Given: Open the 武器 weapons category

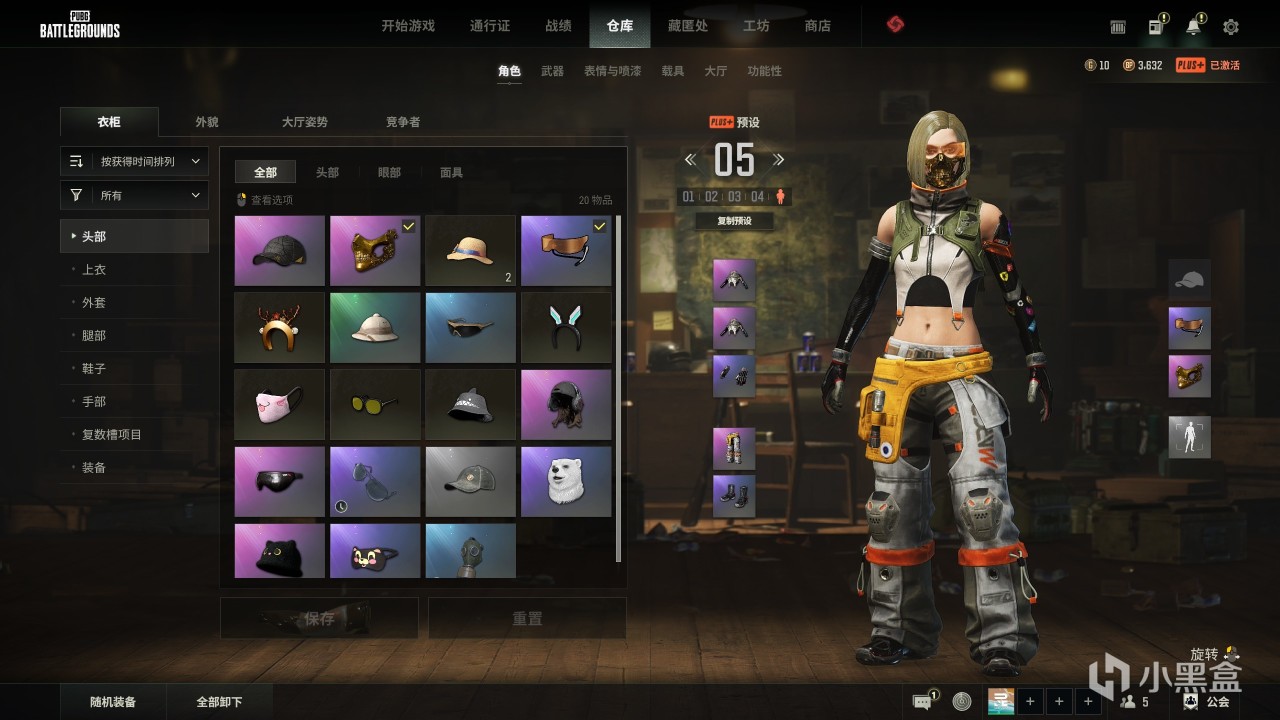Looking at the screenshot, I should [552, 71].
